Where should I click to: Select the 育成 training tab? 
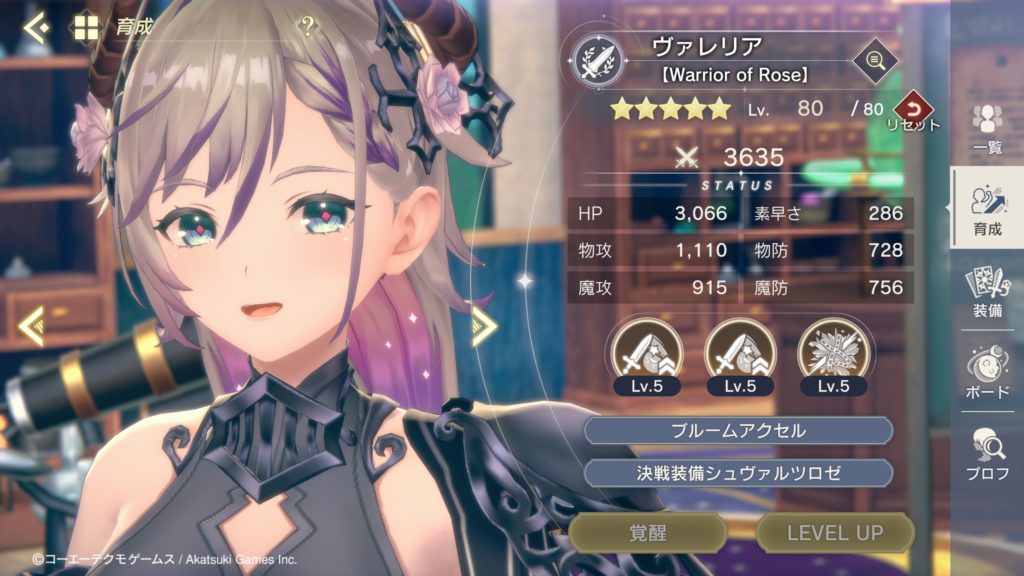[x=987, y=208]
